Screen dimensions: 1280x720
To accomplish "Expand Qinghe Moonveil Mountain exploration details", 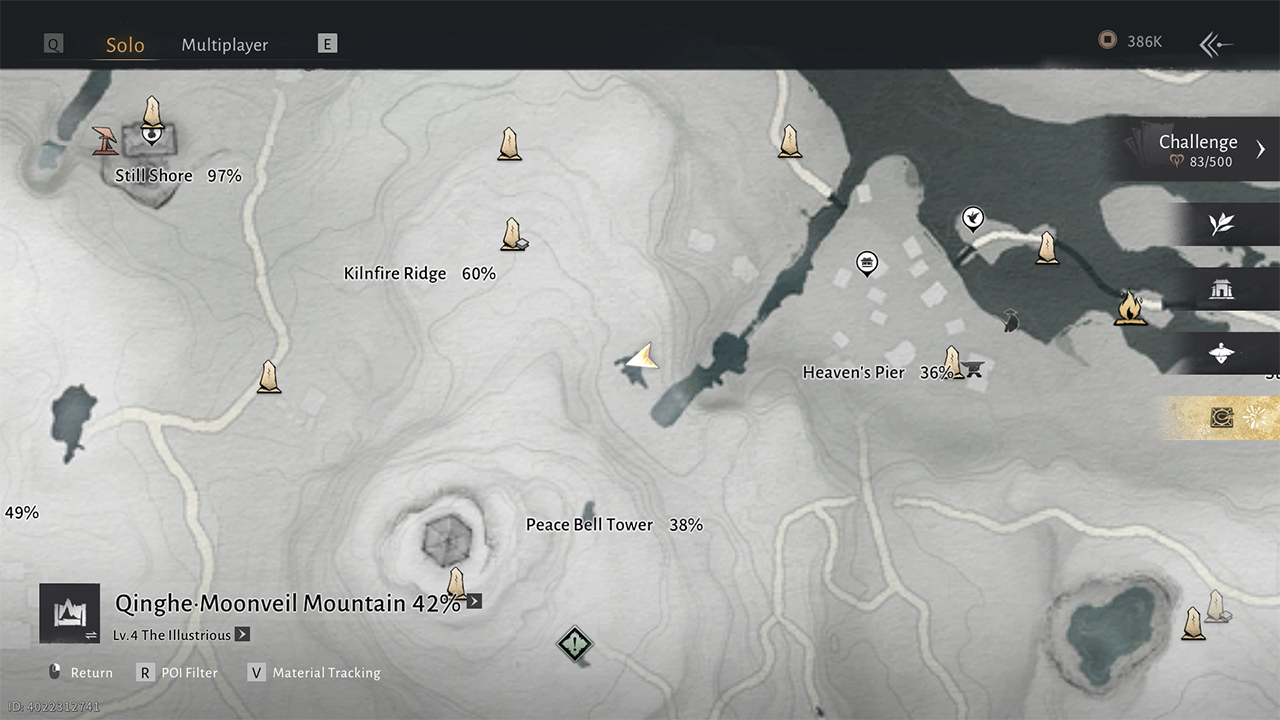I will pos(474,601).
